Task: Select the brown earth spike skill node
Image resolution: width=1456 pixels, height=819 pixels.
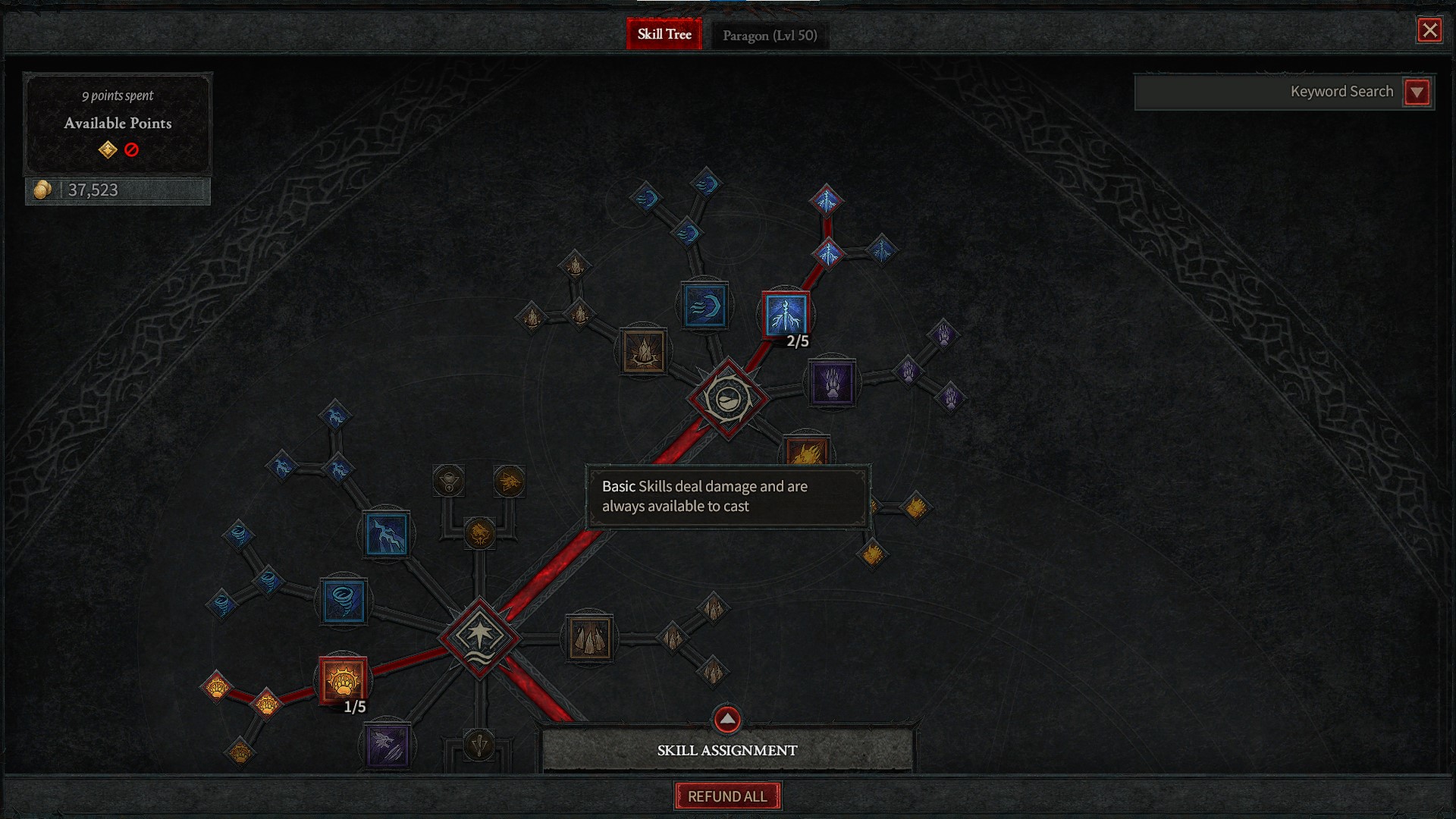Action: pos(644,351)
